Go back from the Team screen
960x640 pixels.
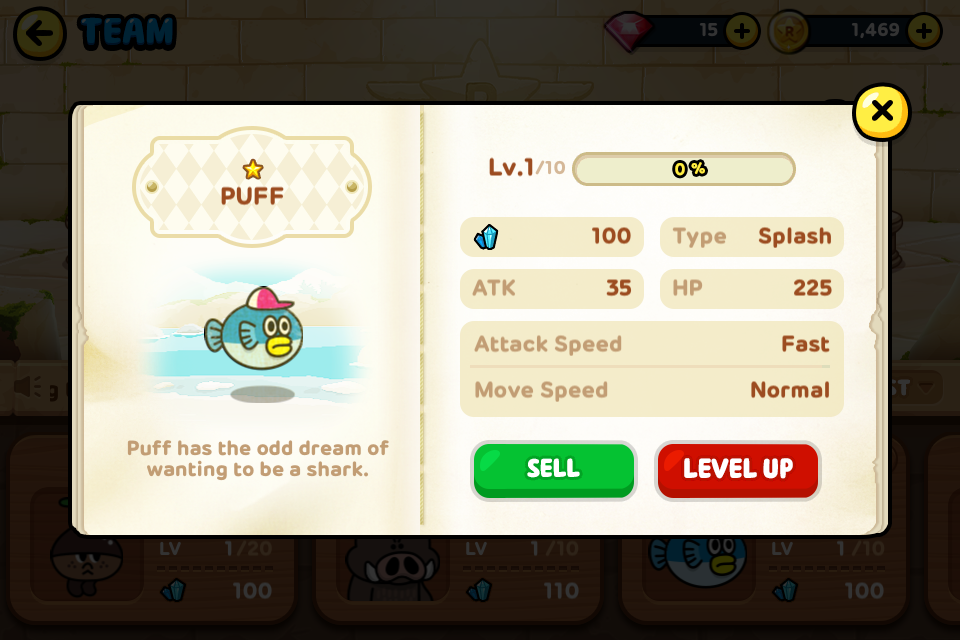(x=40, y=33)
